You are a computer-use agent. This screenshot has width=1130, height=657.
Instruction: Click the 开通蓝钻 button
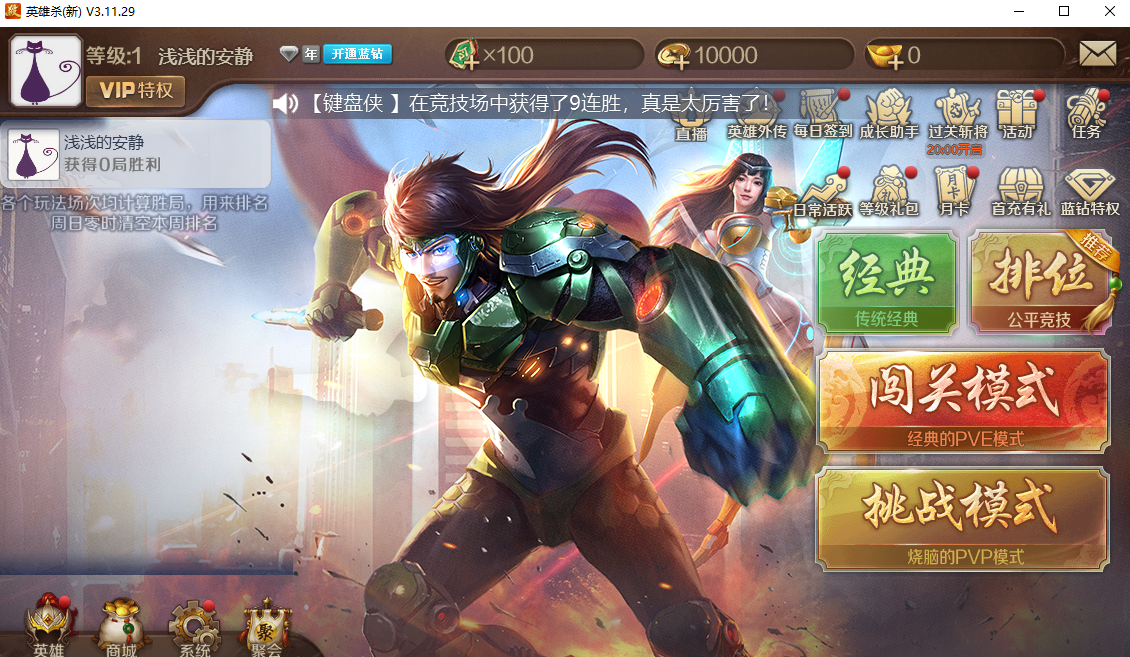(x=357, y=54)
